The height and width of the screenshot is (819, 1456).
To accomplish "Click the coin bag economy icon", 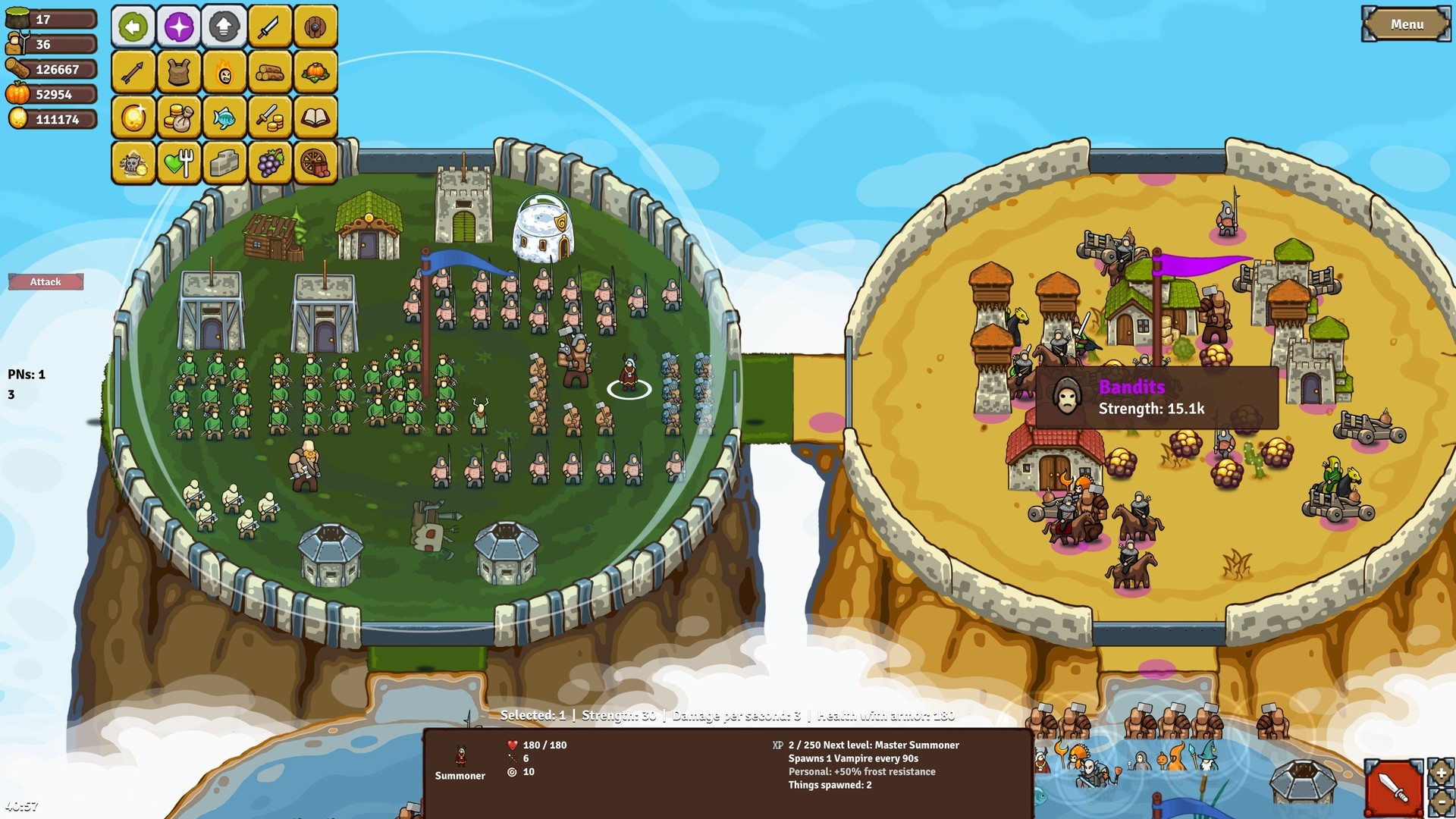I will pos(179,118).
